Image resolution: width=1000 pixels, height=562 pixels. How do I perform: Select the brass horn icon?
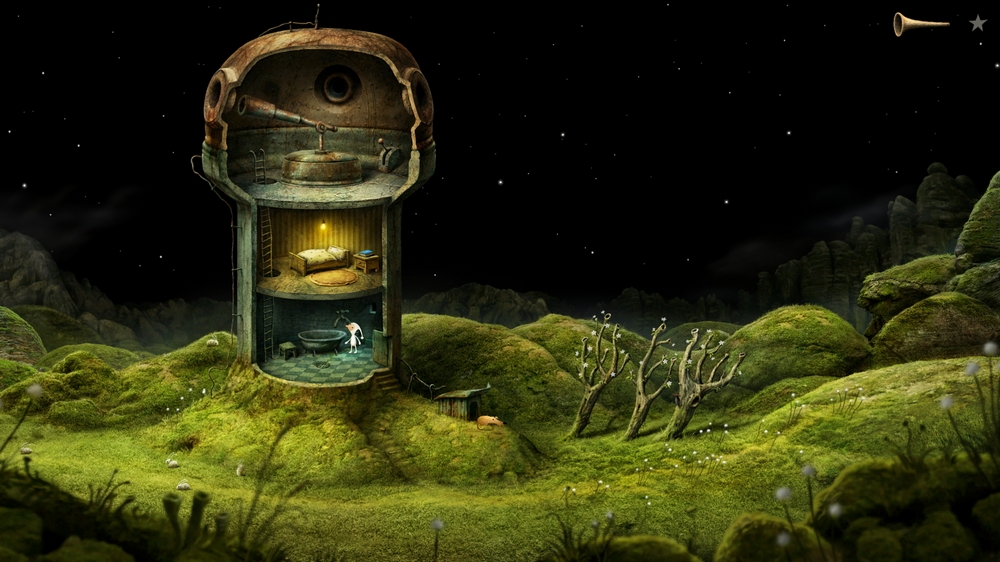coord(919,23)
